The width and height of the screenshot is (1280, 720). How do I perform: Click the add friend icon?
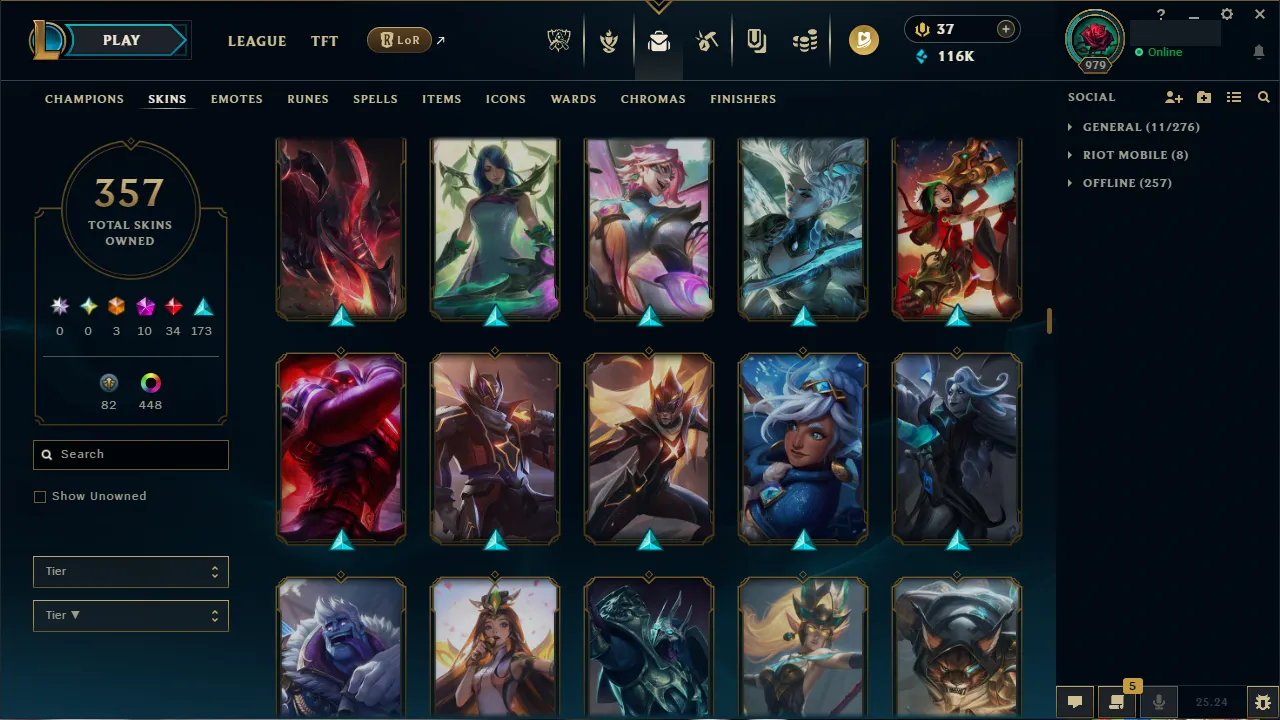pos(1174,97)
